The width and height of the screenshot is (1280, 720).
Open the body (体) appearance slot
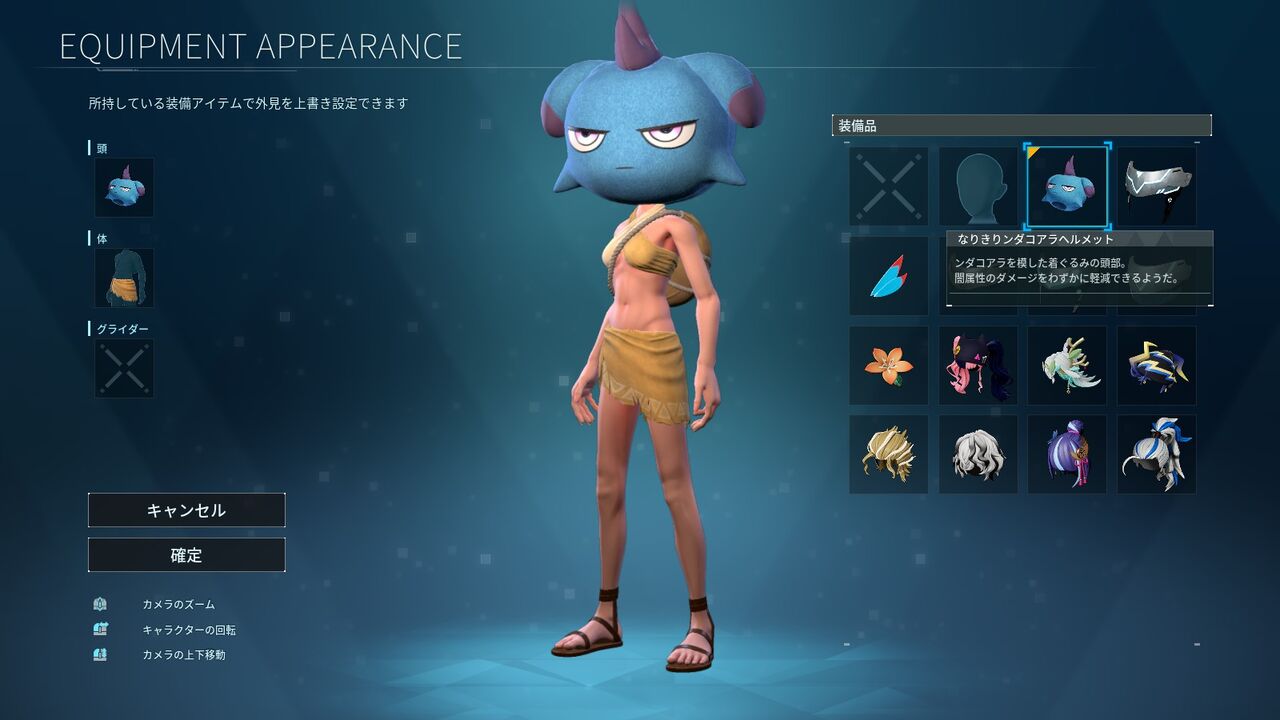[x=124, y=278]
